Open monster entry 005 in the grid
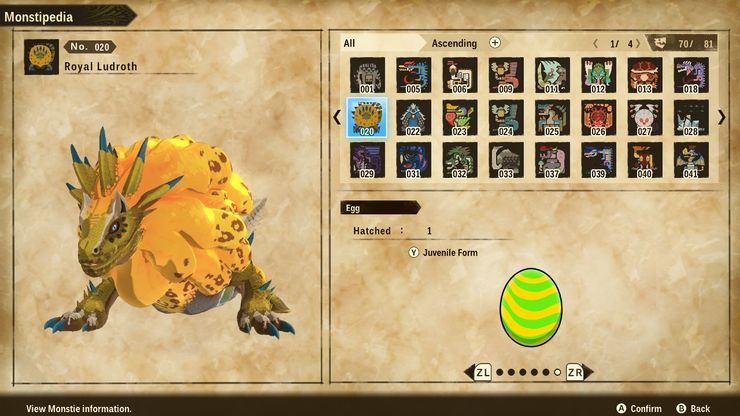 pos(412,75)
